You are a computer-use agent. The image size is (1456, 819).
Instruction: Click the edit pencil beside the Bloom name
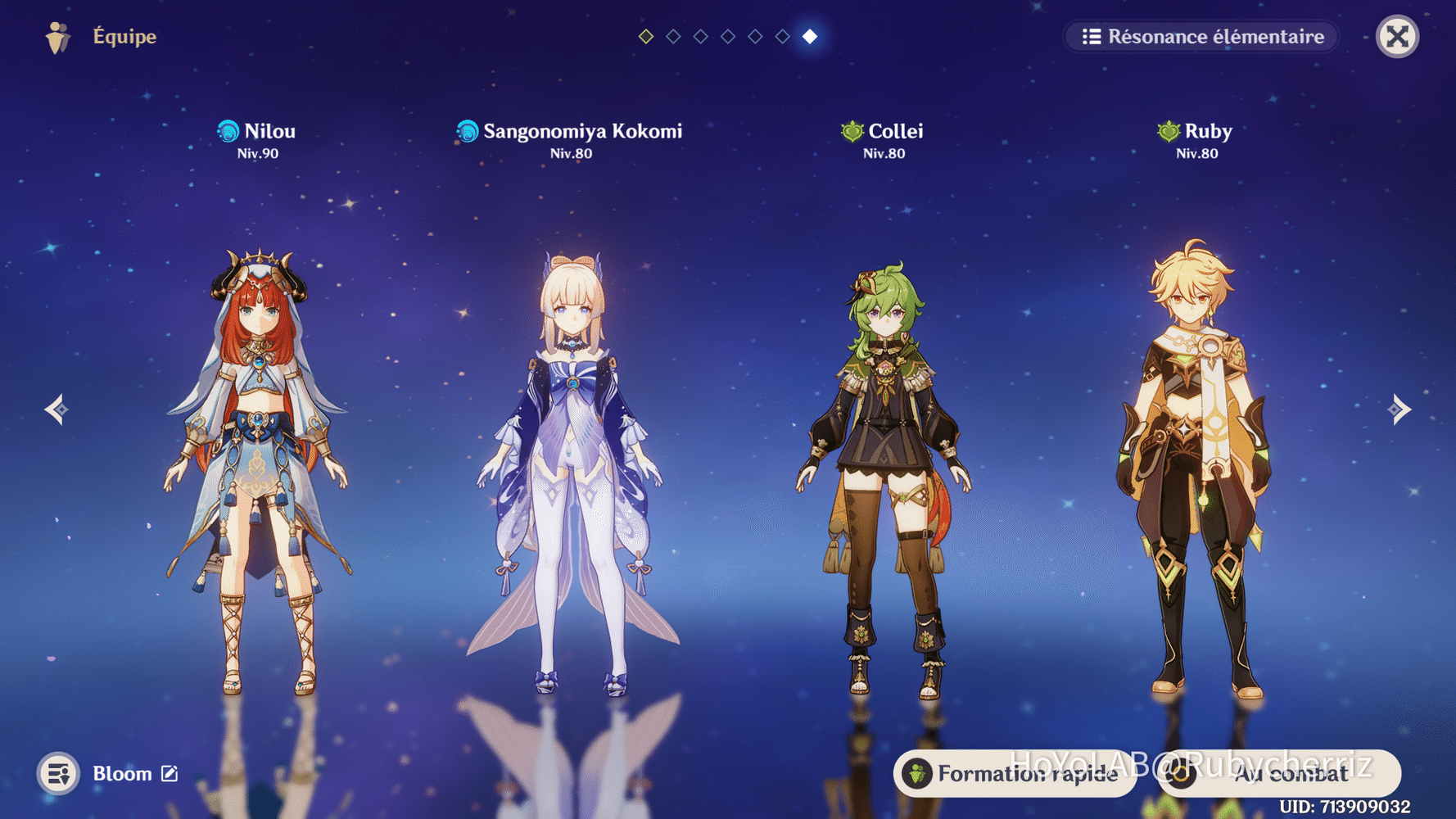click(x=170, y=772)
